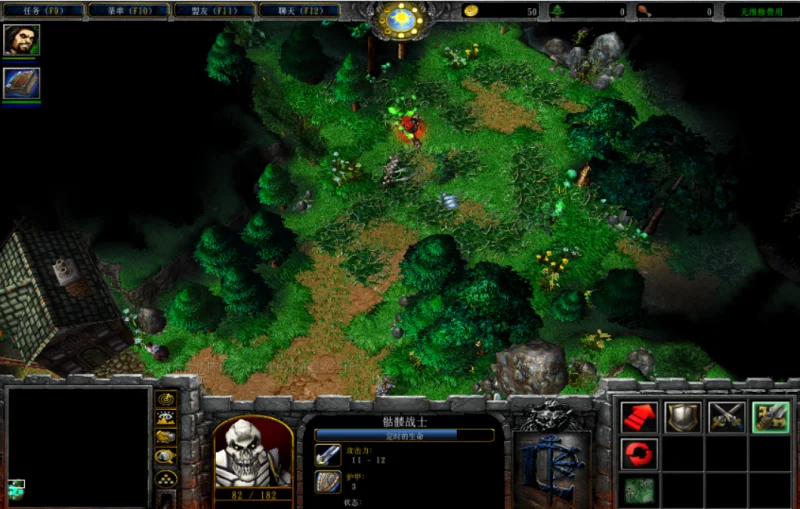Click the highlighted gauntlet and sword command
Screen dimensions: 800x509
(770, 417)
